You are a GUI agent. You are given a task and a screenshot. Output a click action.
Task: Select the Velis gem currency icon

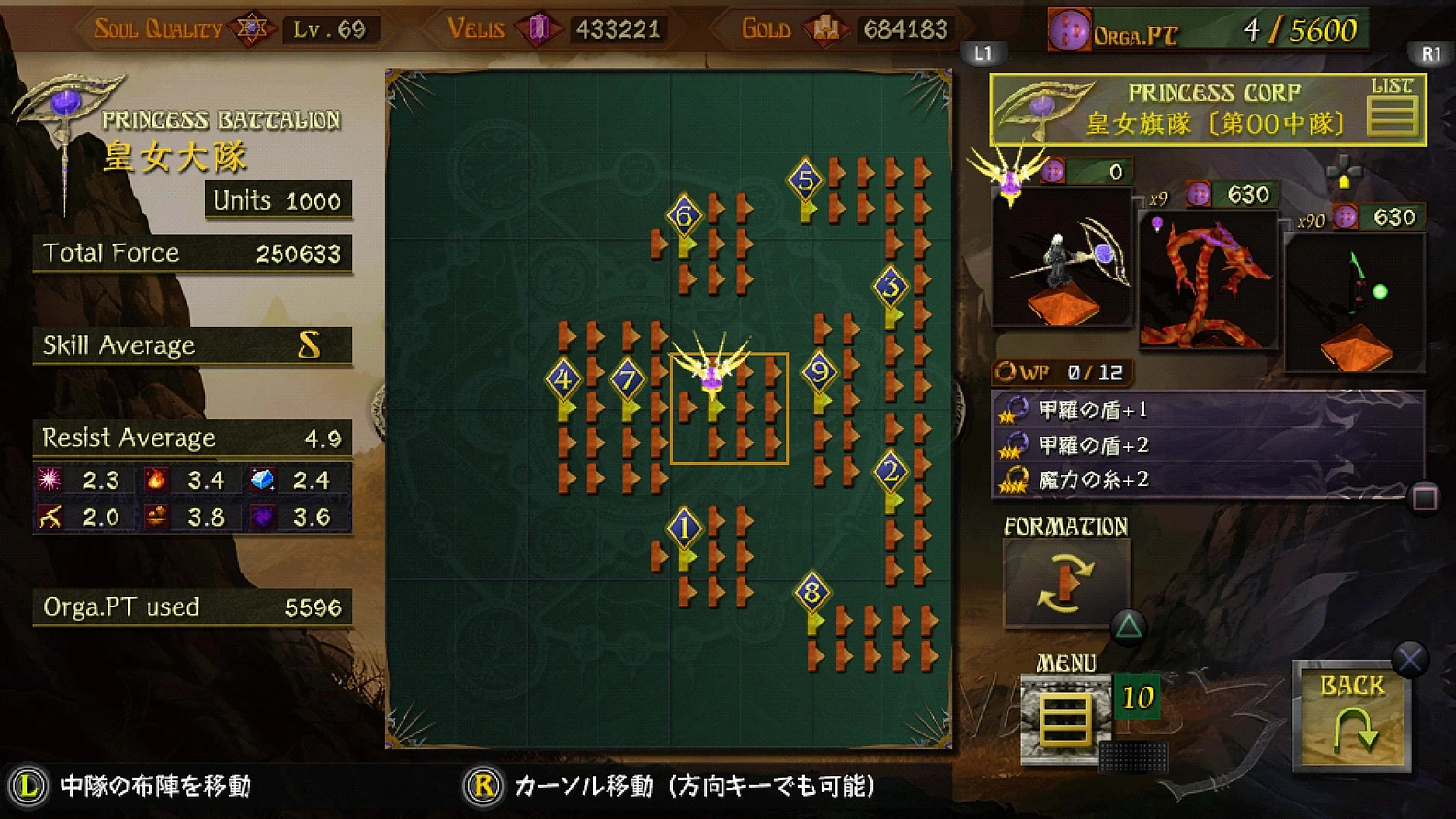click(541, 27)
